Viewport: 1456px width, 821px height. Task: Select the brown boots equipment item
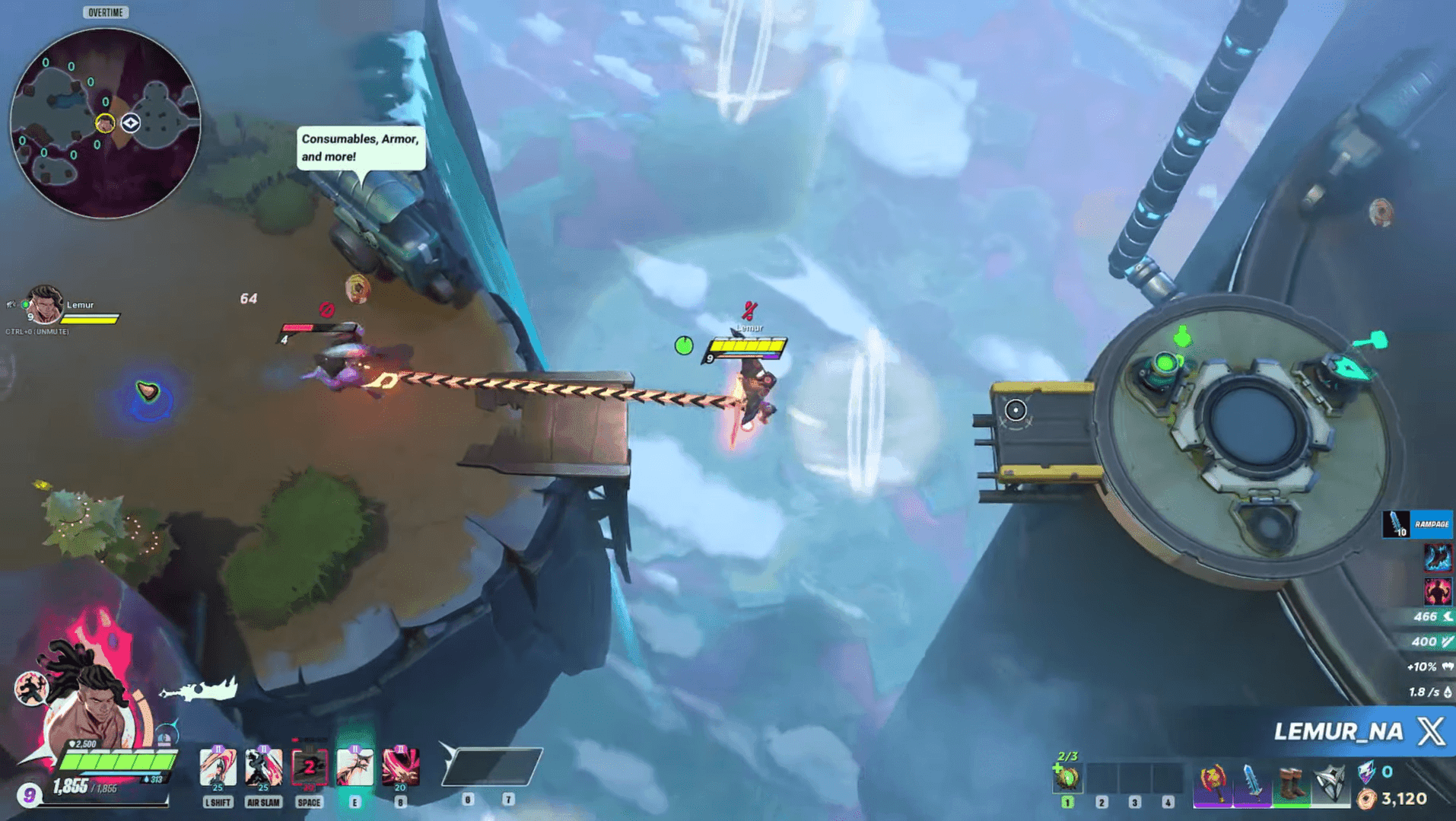coord(1290,783)
